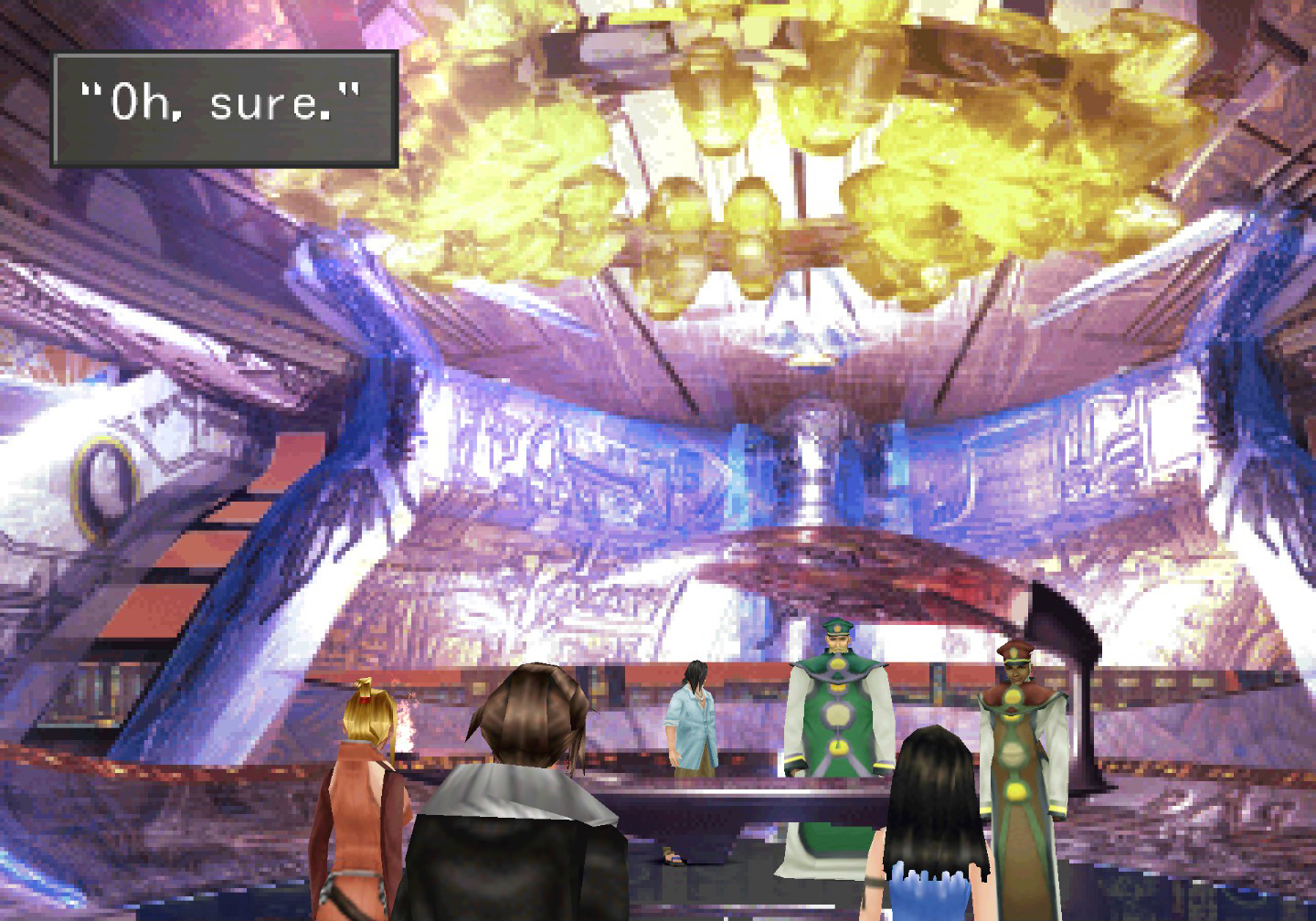Image resolution: width=1316 pixels, height=921 pixels.
Task: Click the "Oh, sure." dialogue box
Action: coord(225,109)
